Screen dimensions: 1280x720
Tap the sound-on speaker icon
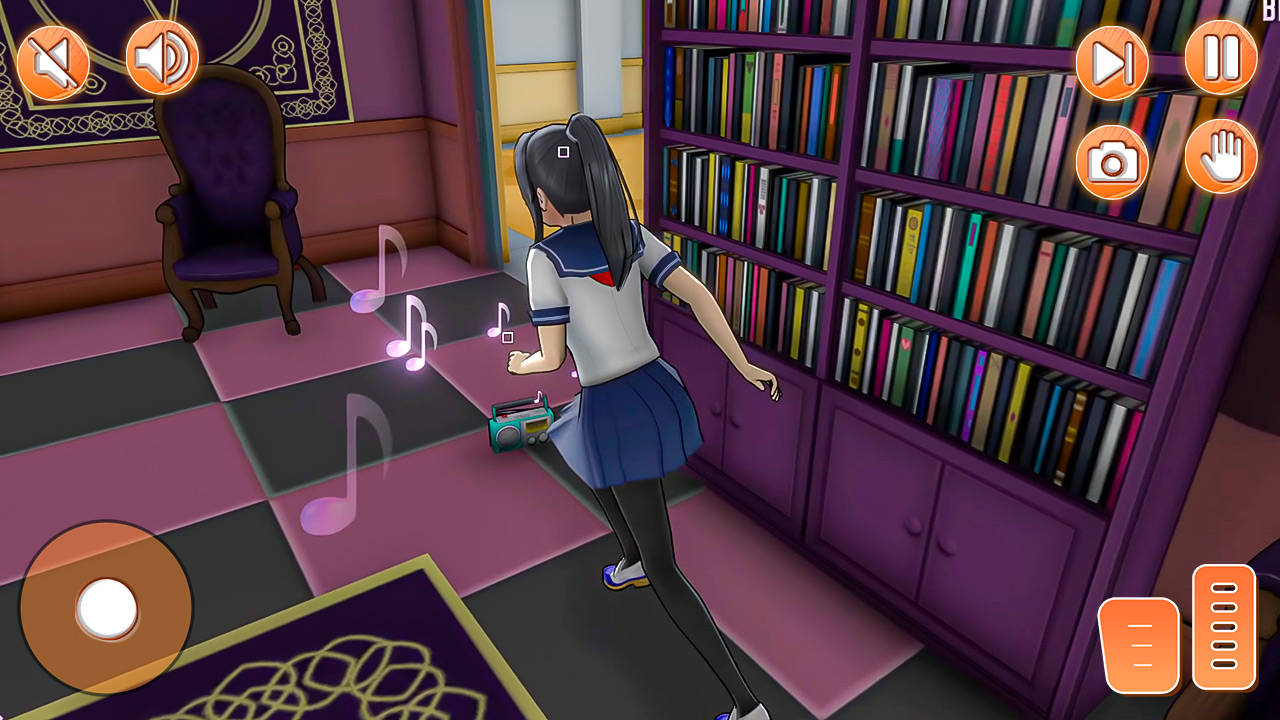point(161,60)
